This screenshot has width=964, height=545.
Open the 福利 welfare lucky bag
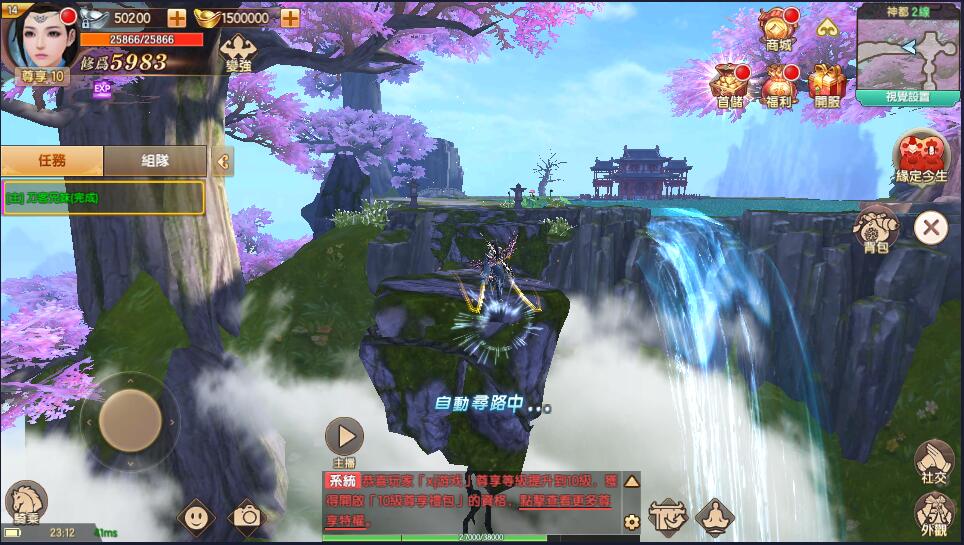779,82
